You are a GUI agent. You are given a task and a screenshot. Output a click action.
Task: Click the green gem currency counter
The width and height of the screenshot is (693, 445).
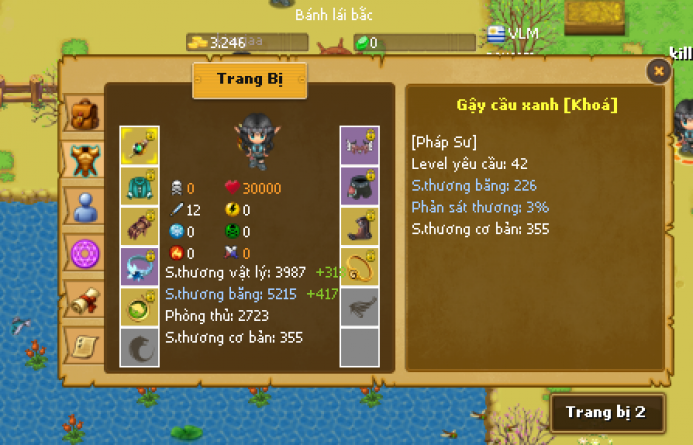414,43
